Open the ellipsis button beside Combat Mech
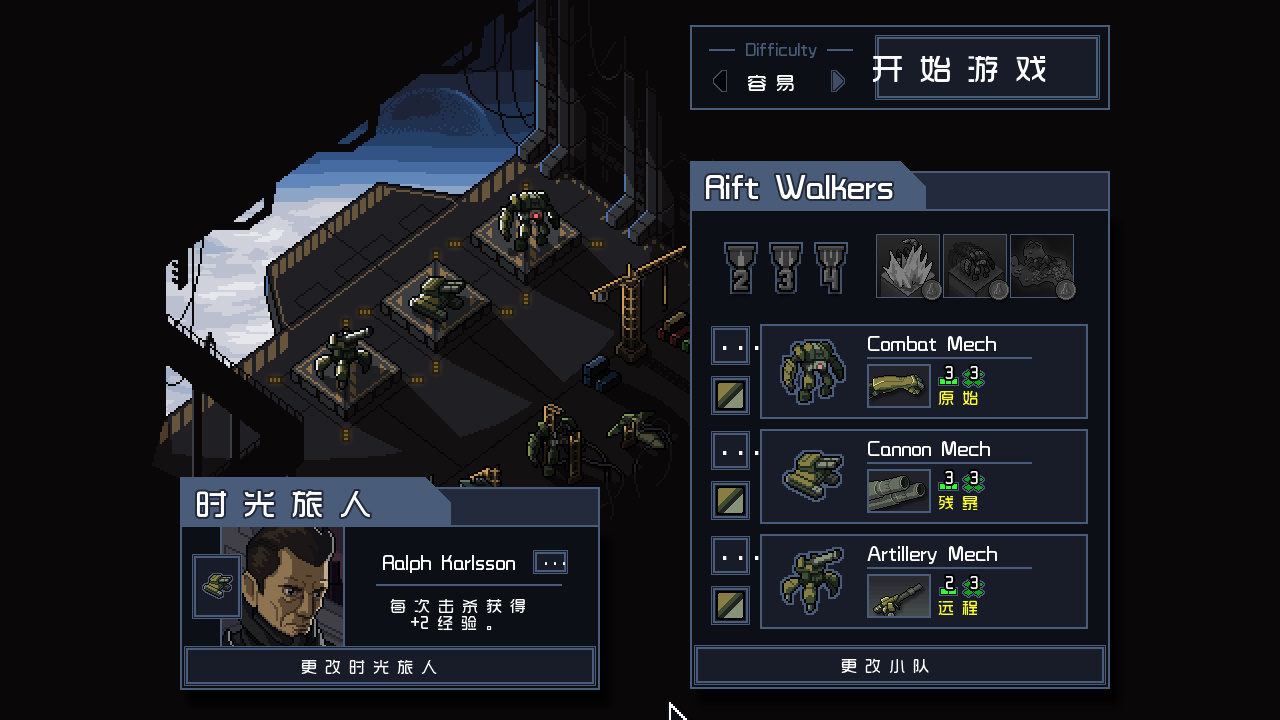Viewport: 1280px width, 720px height. (x=731, y=346)
